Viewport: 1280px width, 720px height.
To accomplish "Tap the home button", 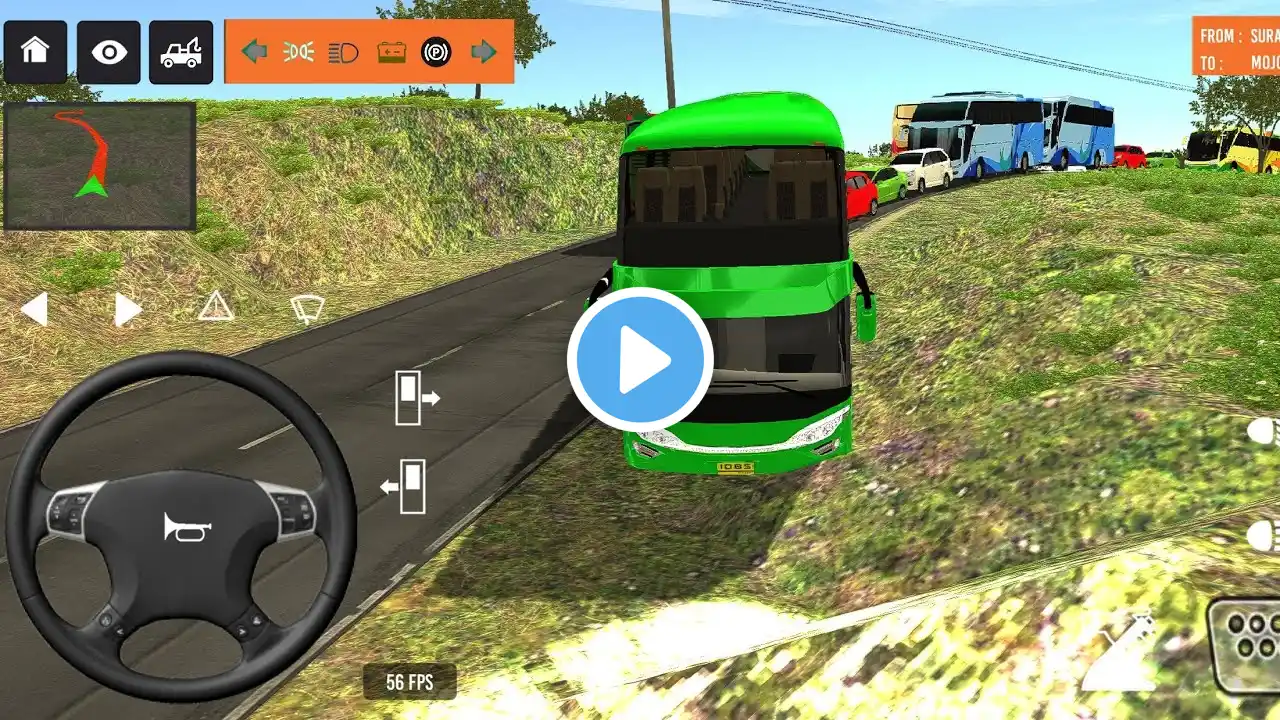I will click(x=35, y=51).
